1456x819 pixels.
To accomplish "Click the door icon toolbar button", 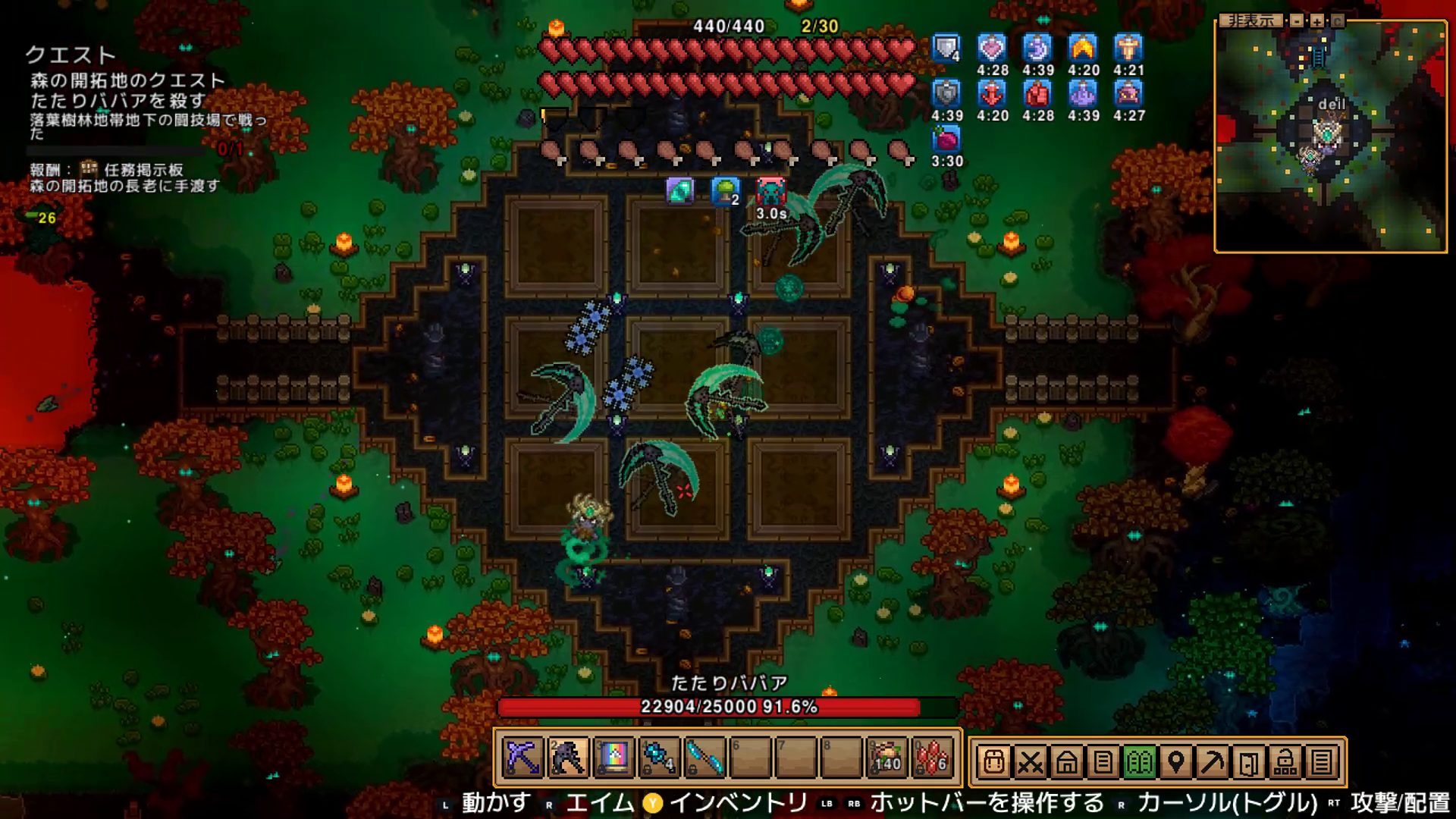I will point(1248,761).
